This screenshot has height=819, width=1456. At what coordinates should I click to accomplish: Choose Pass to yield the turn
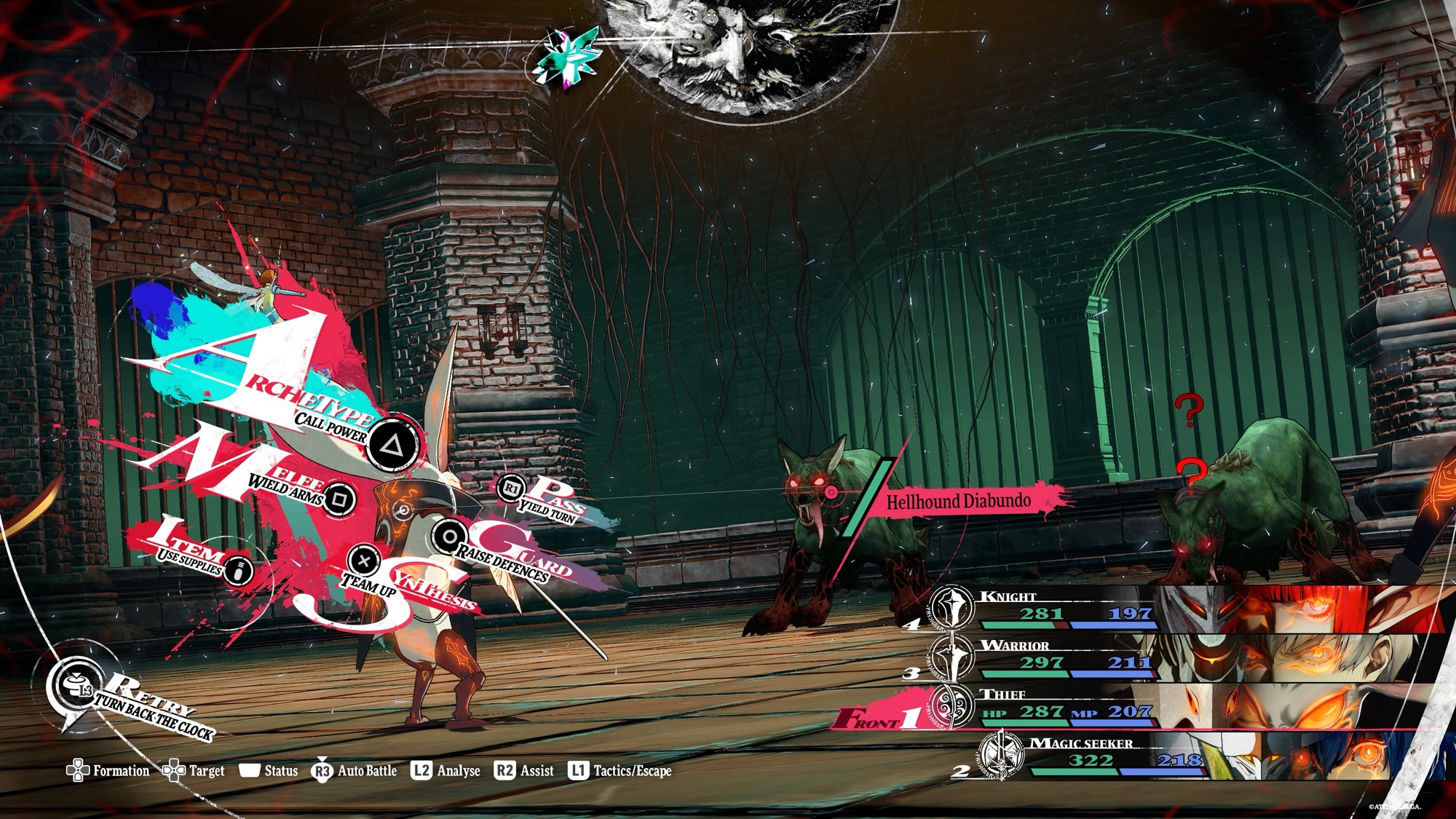[x=512, y=488]
